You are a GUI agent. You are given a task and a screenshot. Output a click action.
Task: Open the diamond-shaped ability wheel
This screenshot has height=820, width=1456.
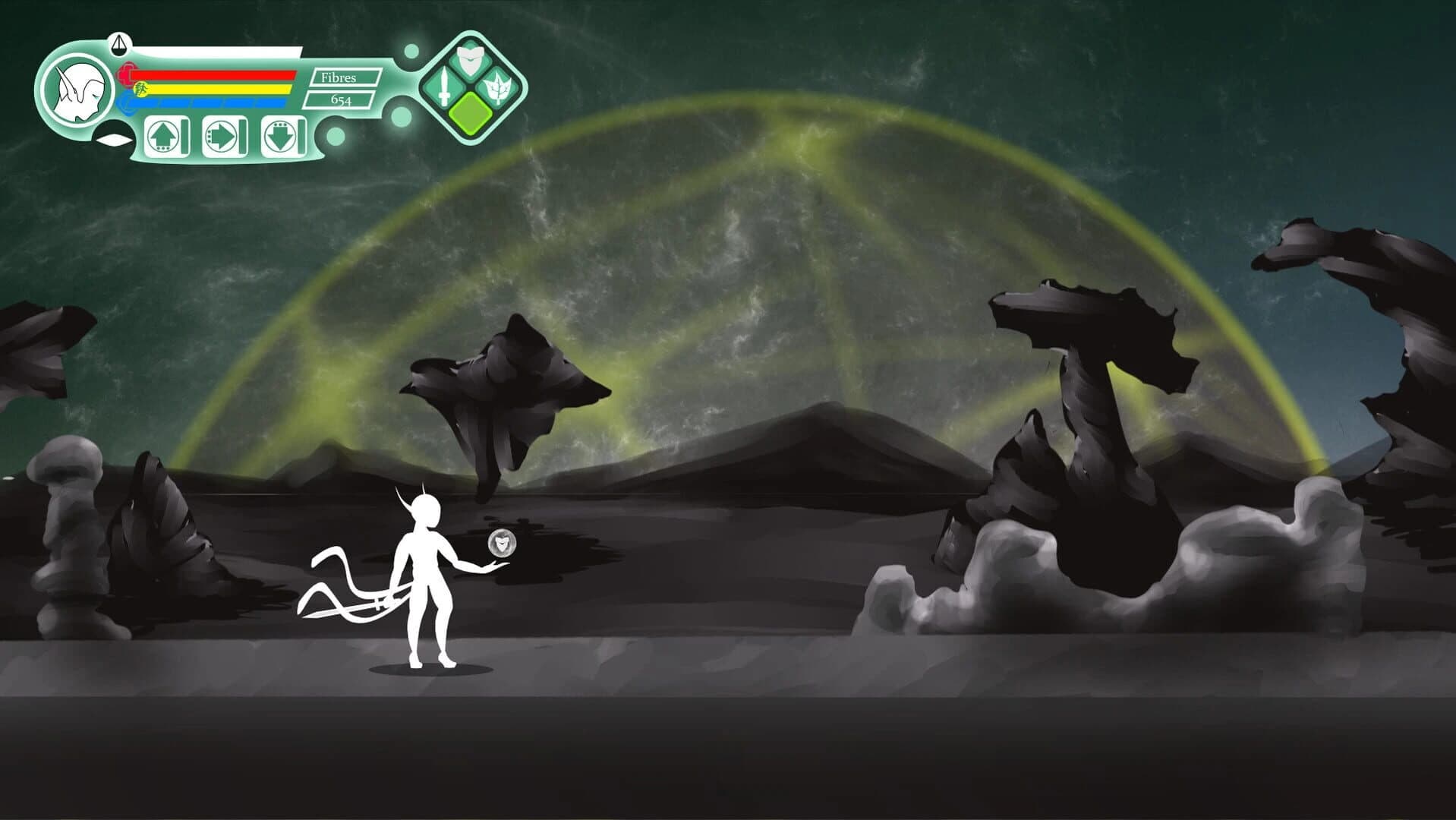469,87
